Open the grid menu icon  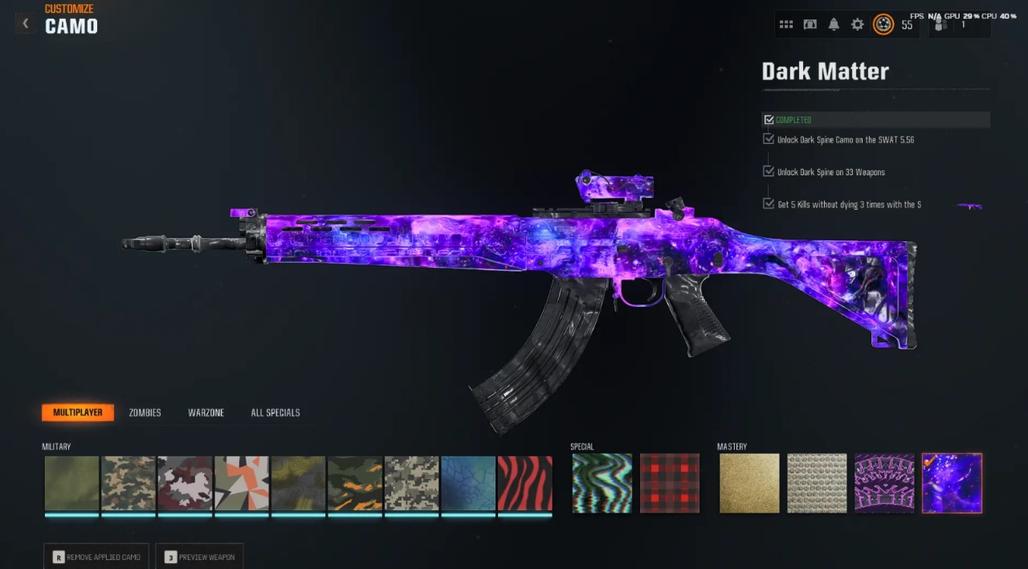tap(786, 24)
